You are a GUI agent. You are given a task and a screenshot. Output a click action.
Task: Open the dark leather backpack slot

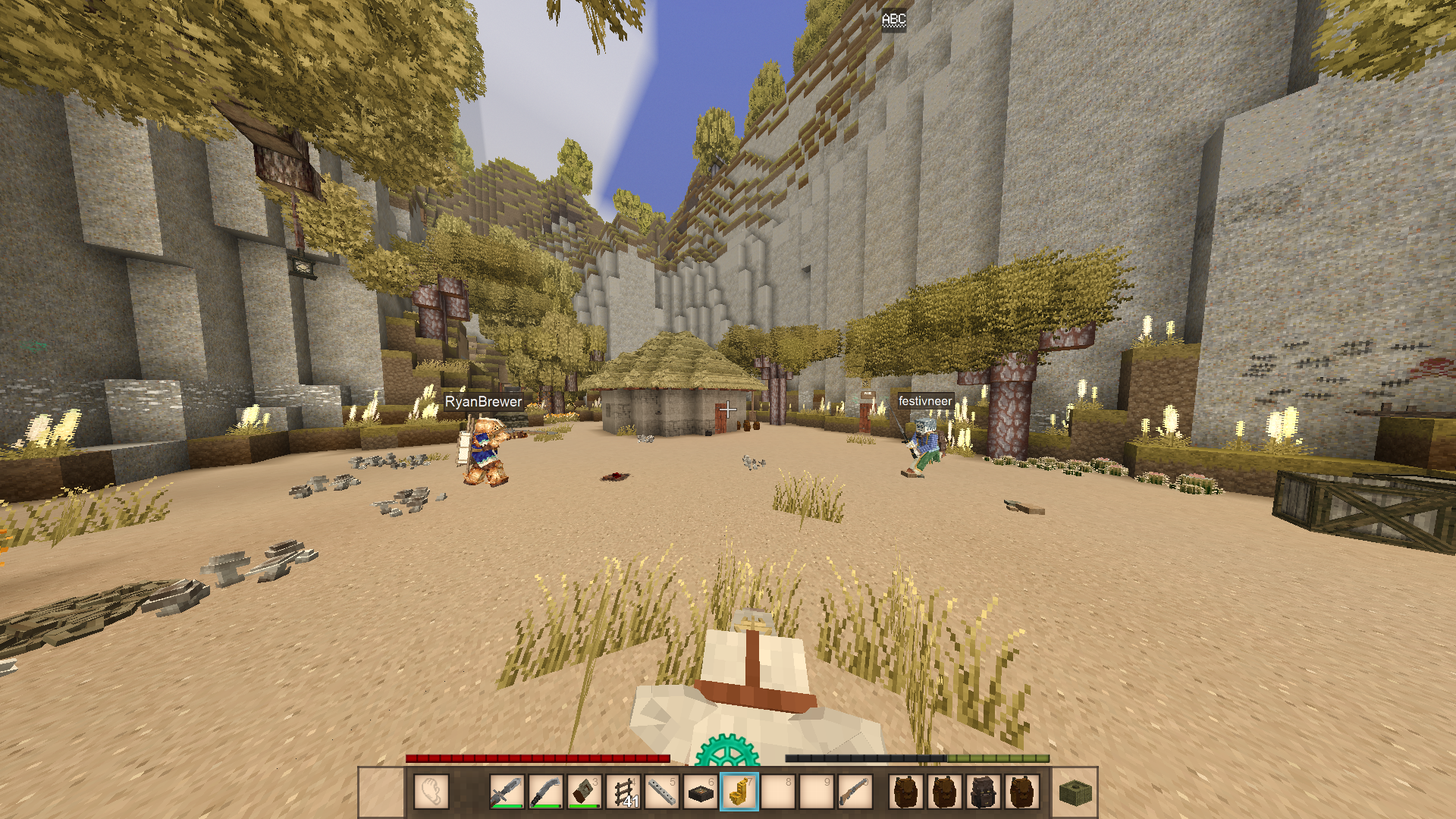984,792
